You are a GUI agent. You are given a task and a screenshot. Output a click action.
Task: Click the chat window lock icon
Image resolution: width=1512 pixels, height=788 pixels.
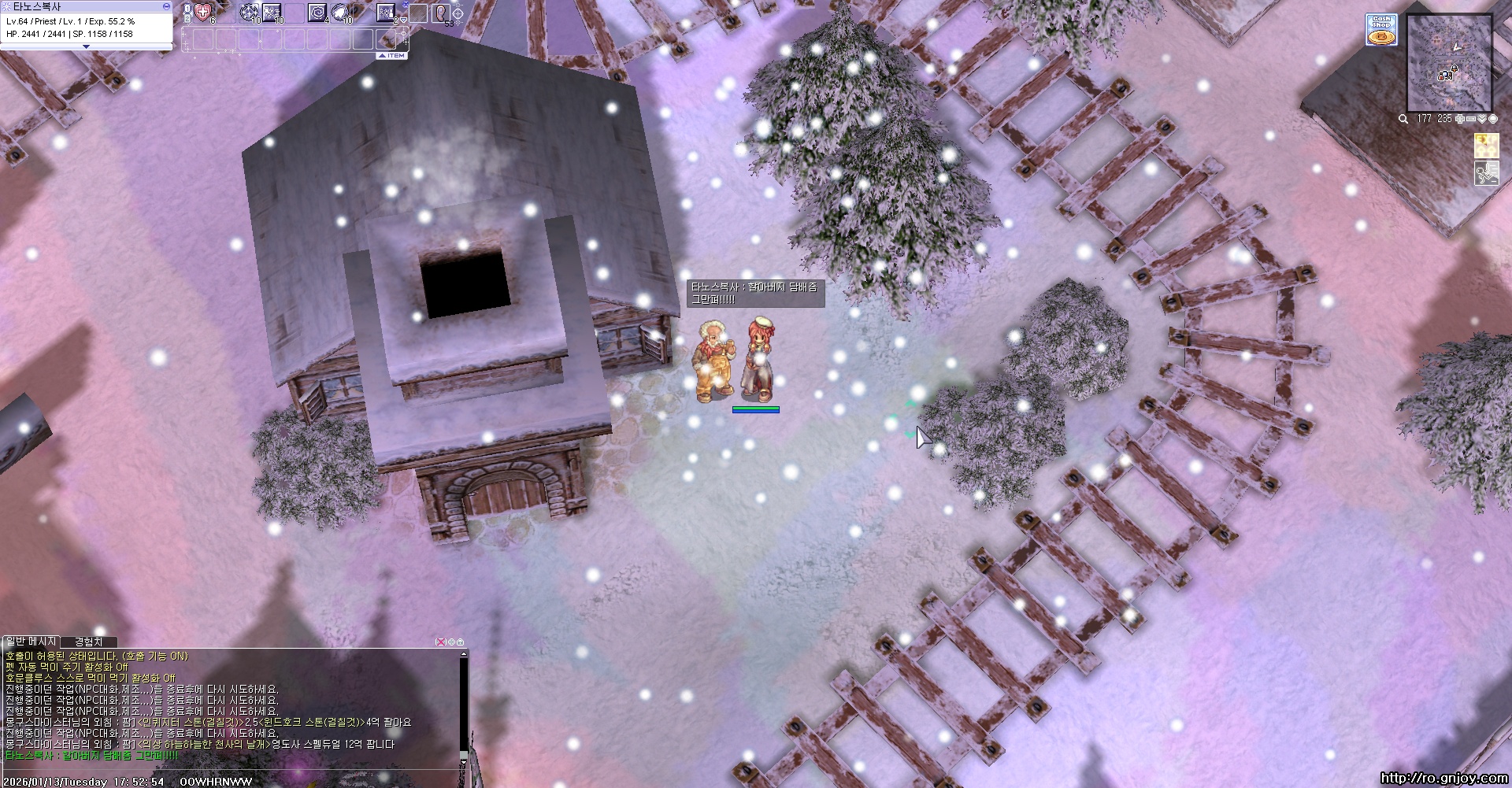pyautogui.click(x=461, y=642)
